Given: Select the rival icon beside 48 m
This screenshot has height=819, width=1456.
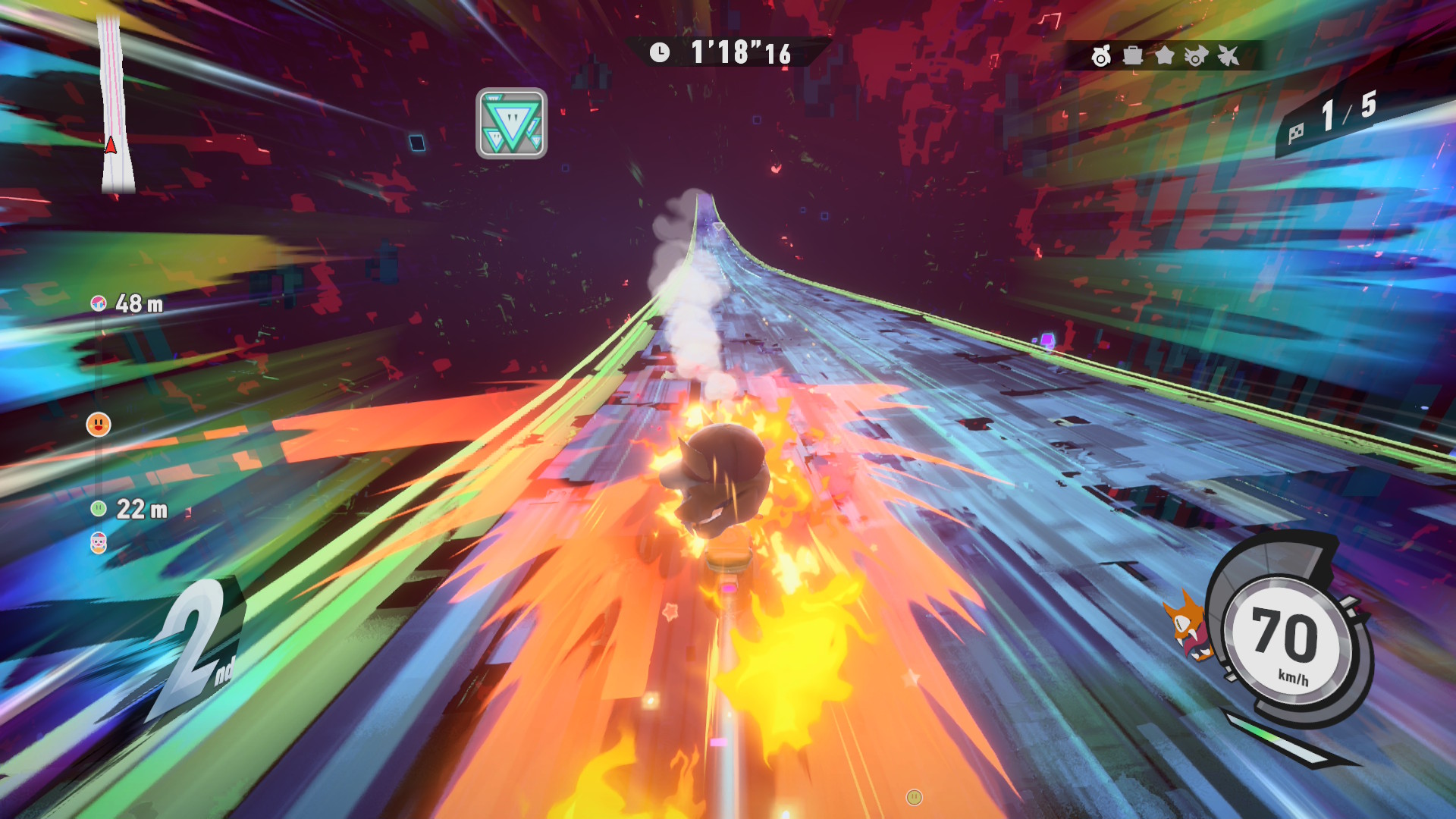Looking at the screenshot, I should (x=98, y=304).
